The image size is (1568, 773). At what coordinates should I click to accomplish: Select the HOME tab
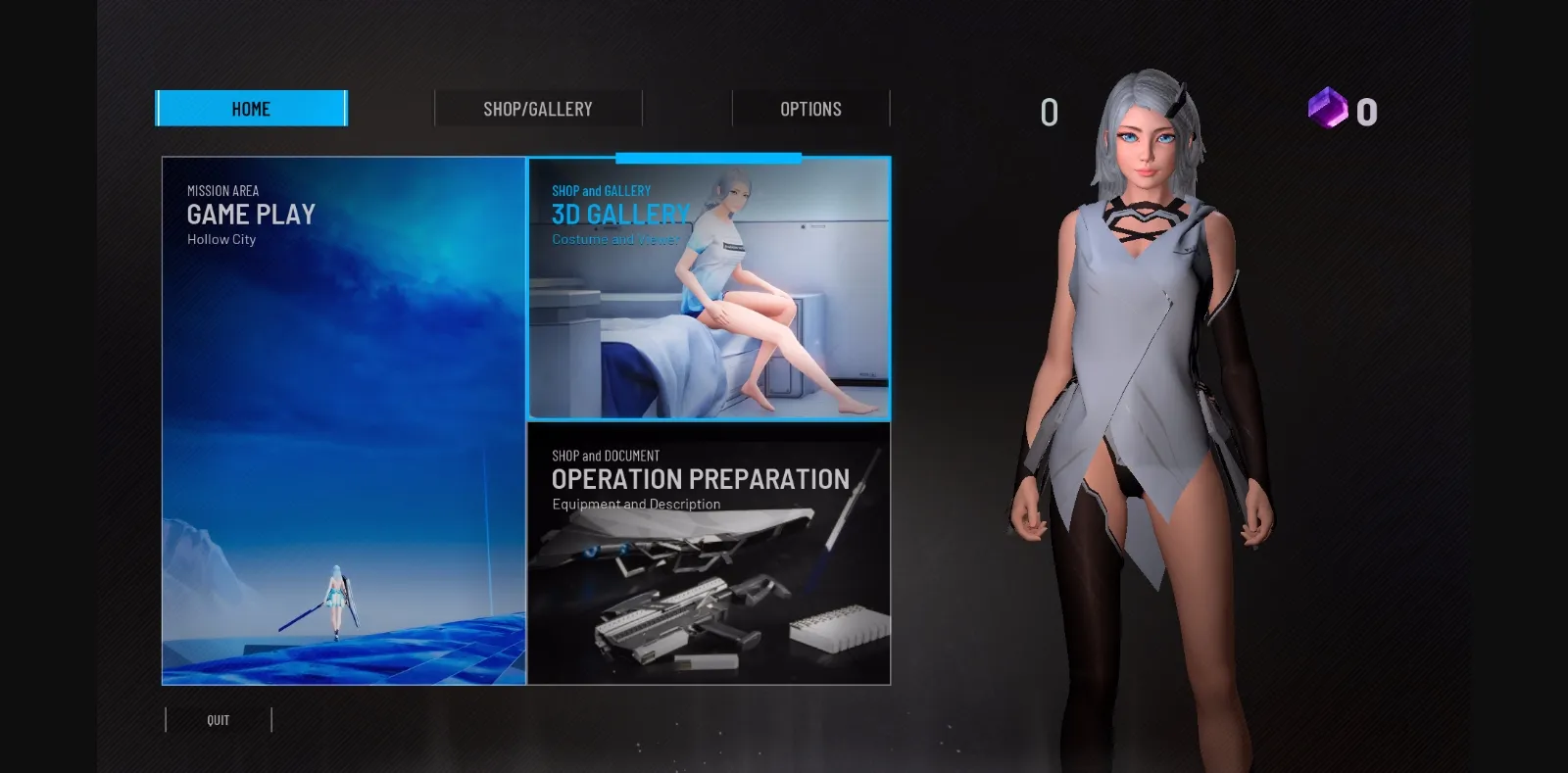click(x=251, y=108)
